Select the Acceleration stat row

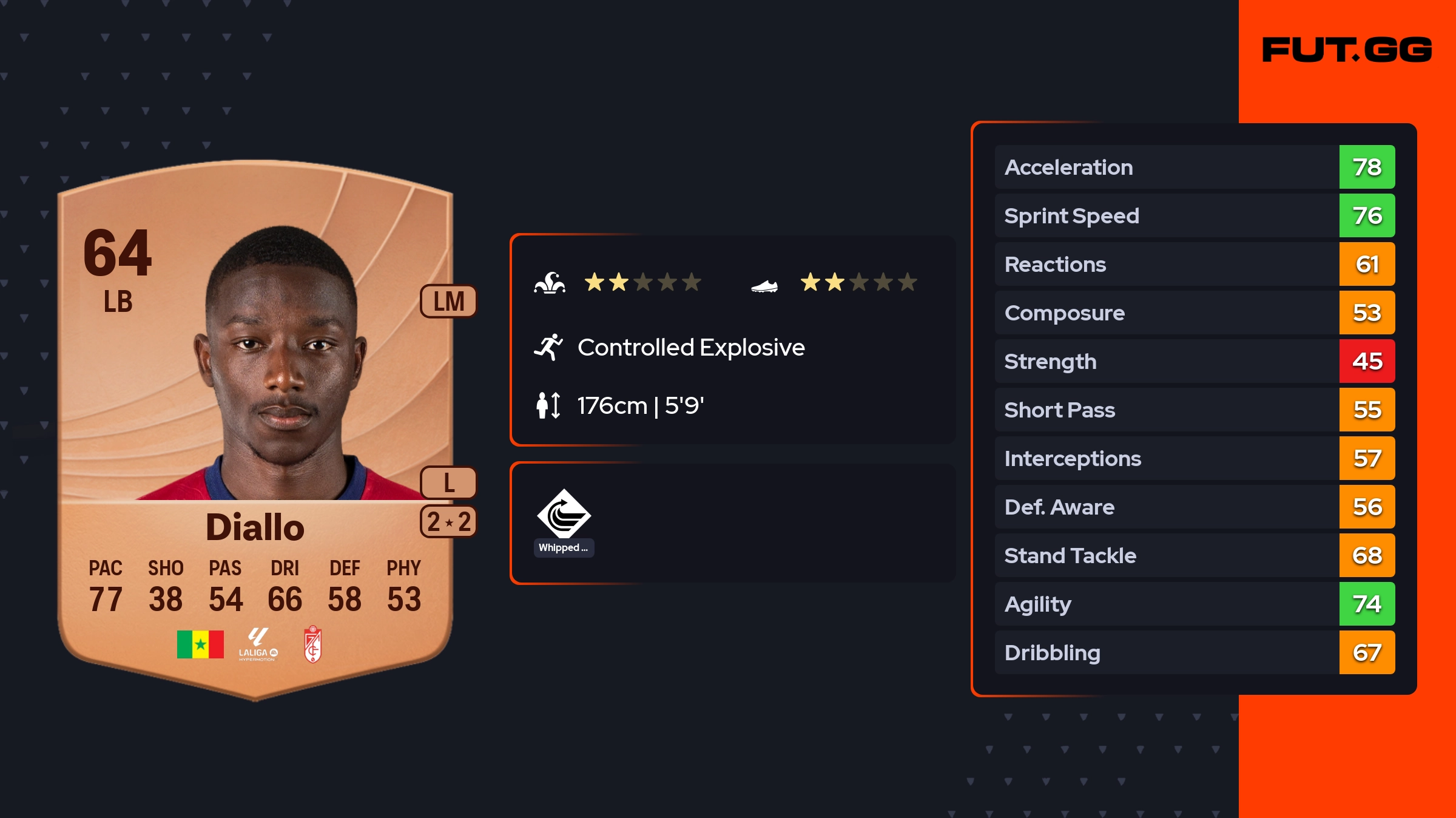[x=1194, y=167]
